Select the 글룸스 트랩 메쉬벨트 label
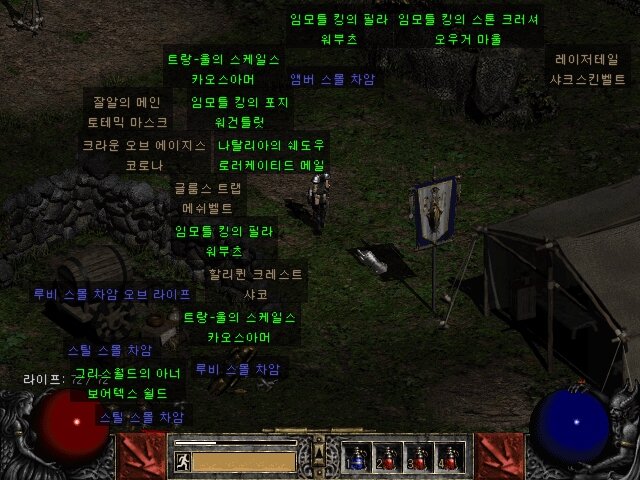640x480 pixels. click(207, 198)
